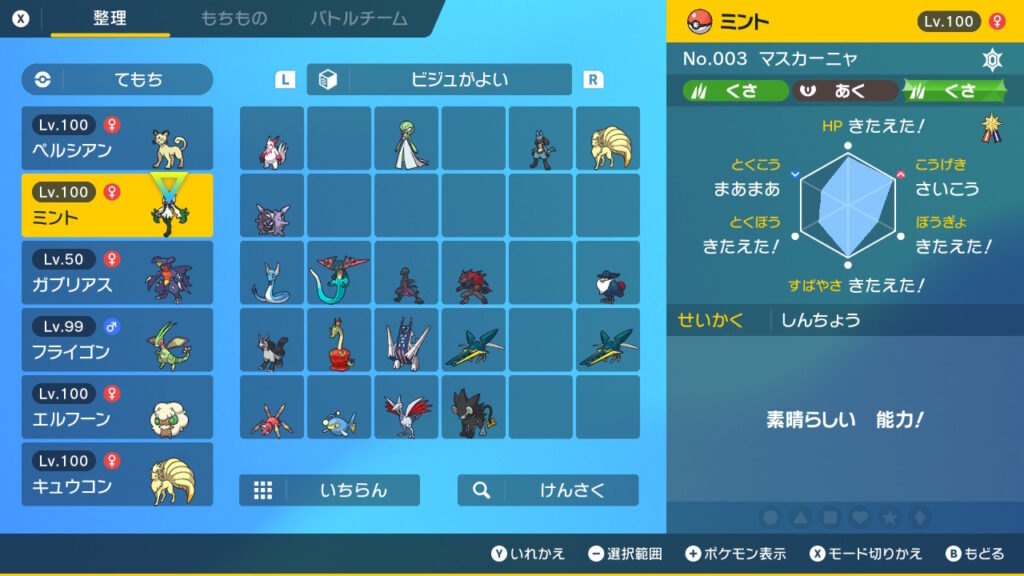Screen dimensions: 1024x576
Task: Select キュウコン party slot
Action: (x=118, y=473)
